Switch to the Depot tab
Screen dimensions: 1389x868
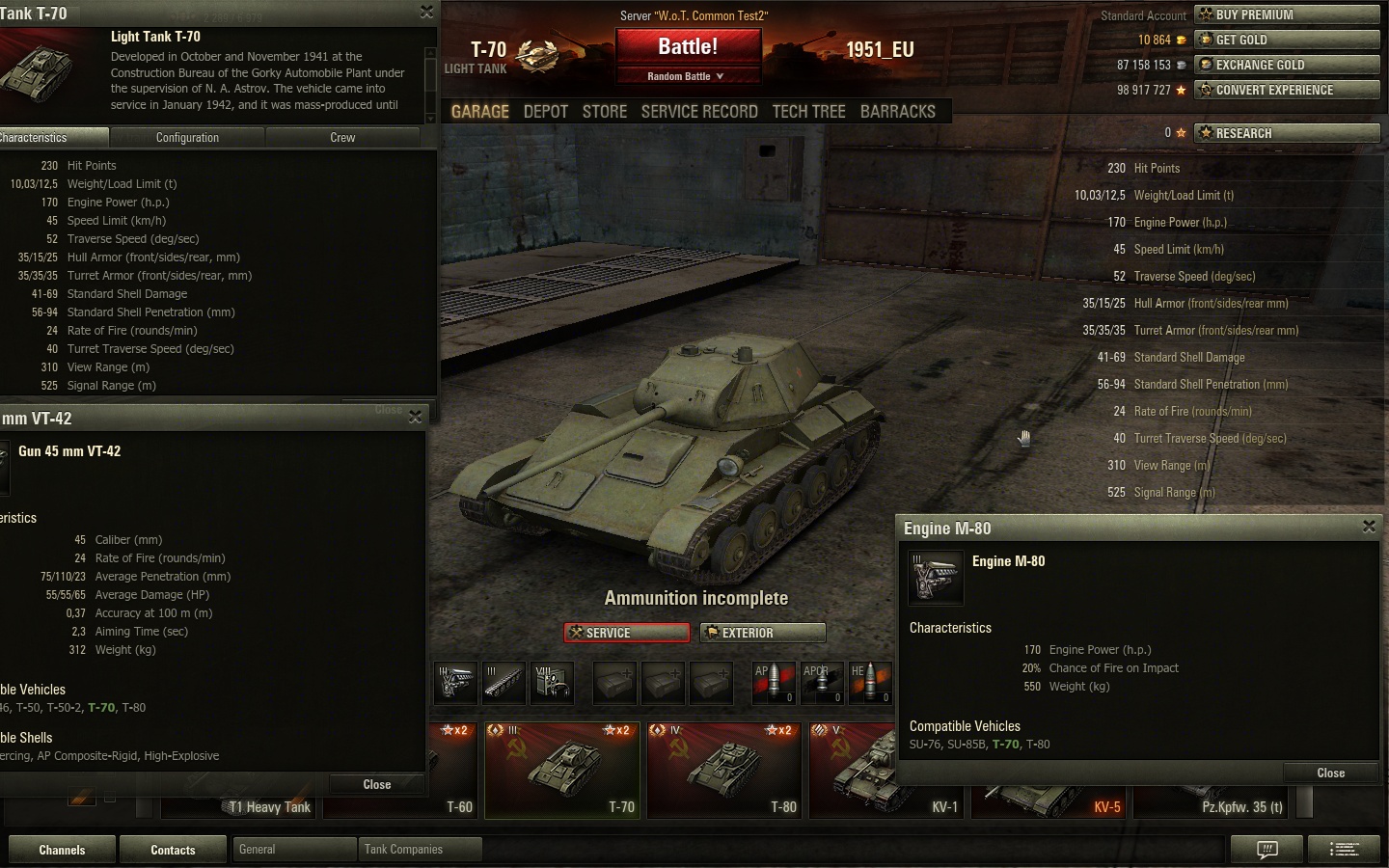click(545, 112)
